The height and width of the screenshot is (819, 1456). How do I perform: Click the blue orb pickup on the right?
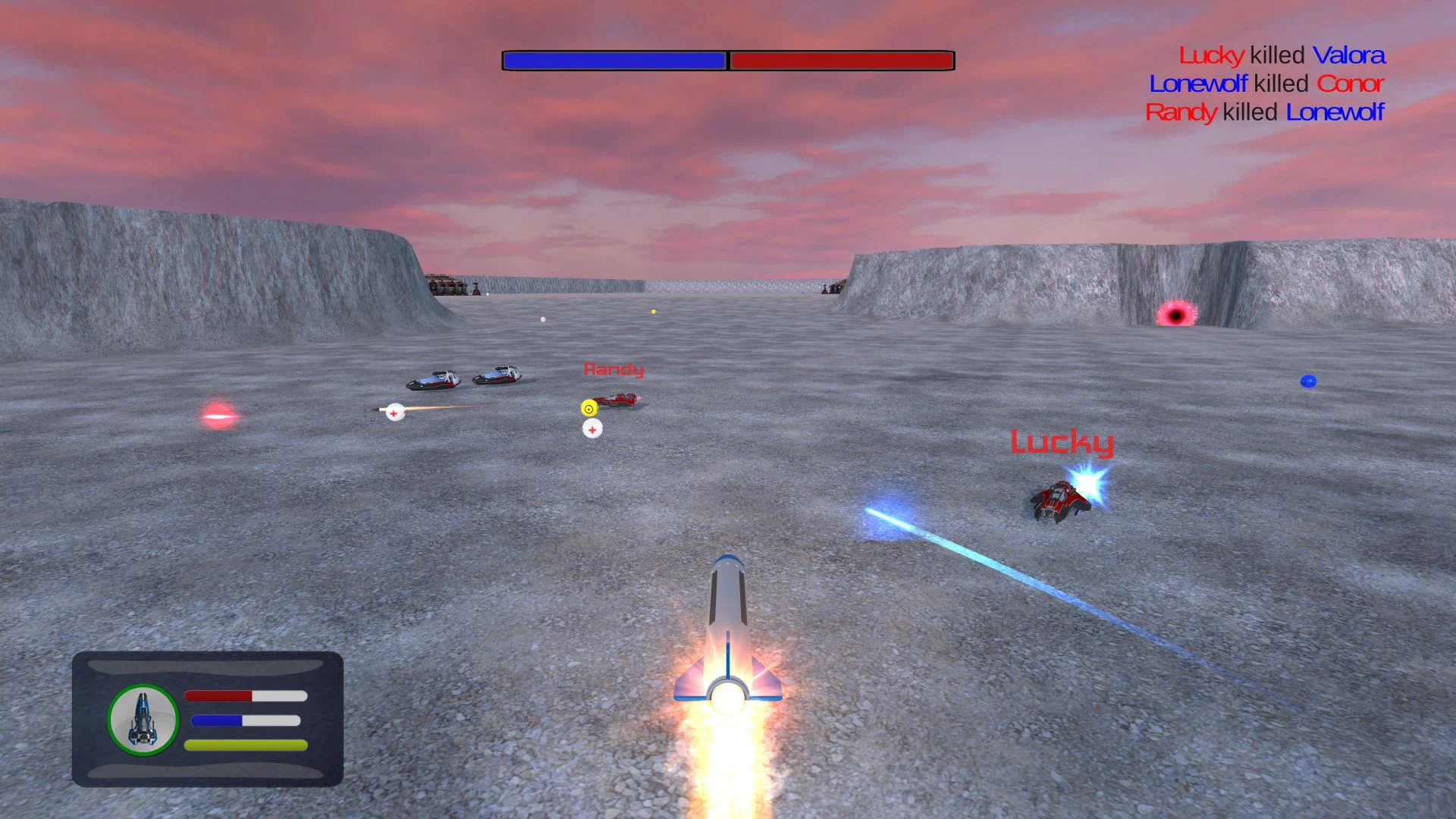pos(1310,381)
